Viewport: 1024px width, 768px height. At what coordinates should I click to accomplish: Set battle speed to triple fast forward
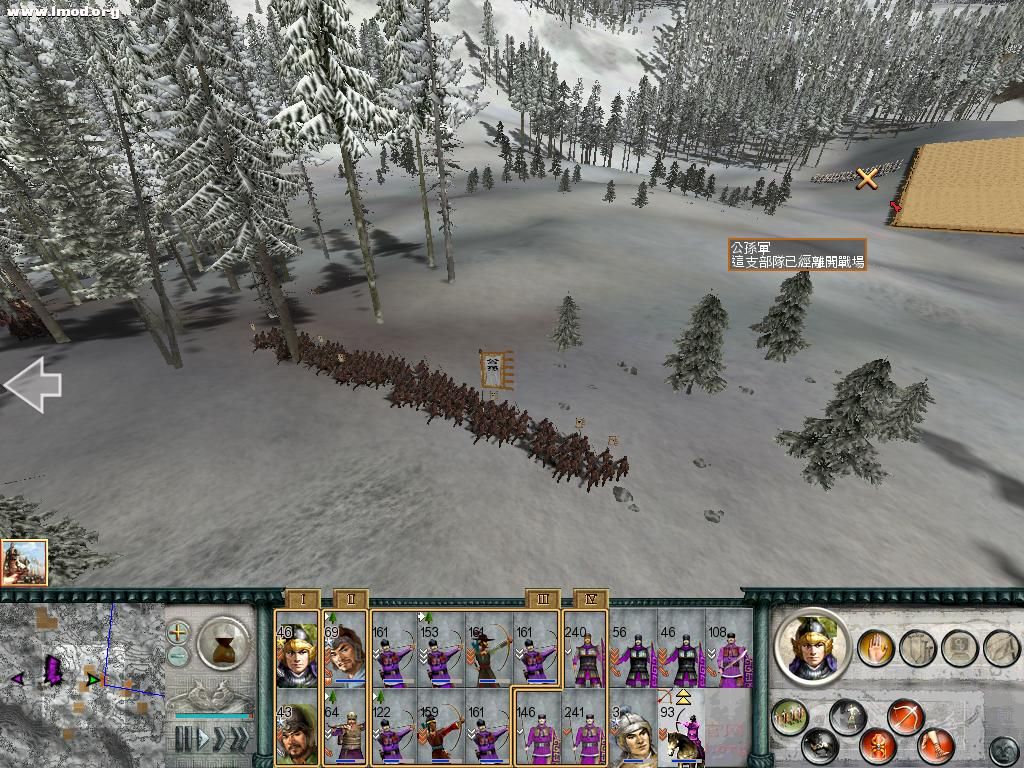pyautogui.click(x=242, y=739)
